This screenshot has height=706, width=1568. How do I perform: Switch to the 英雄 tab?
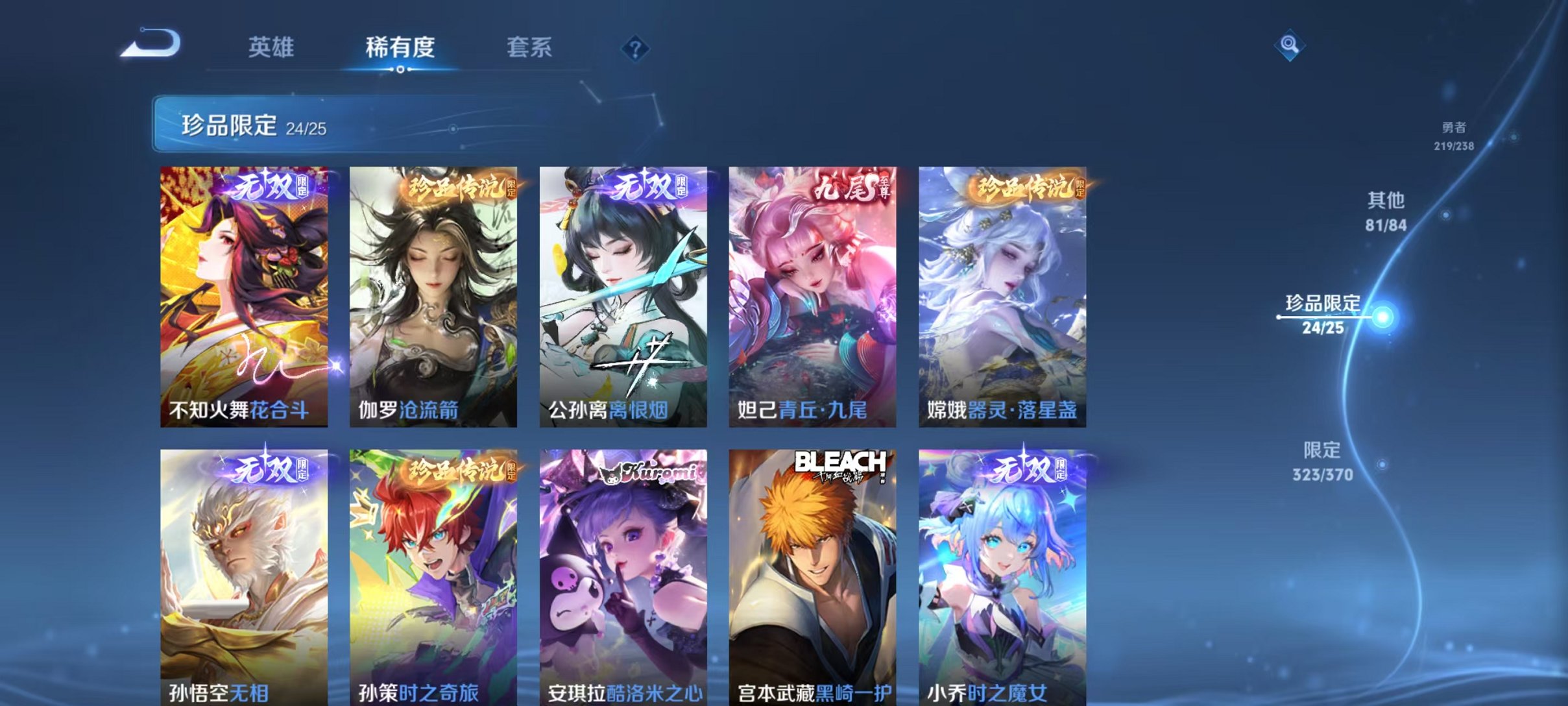(x=272, y=47)
